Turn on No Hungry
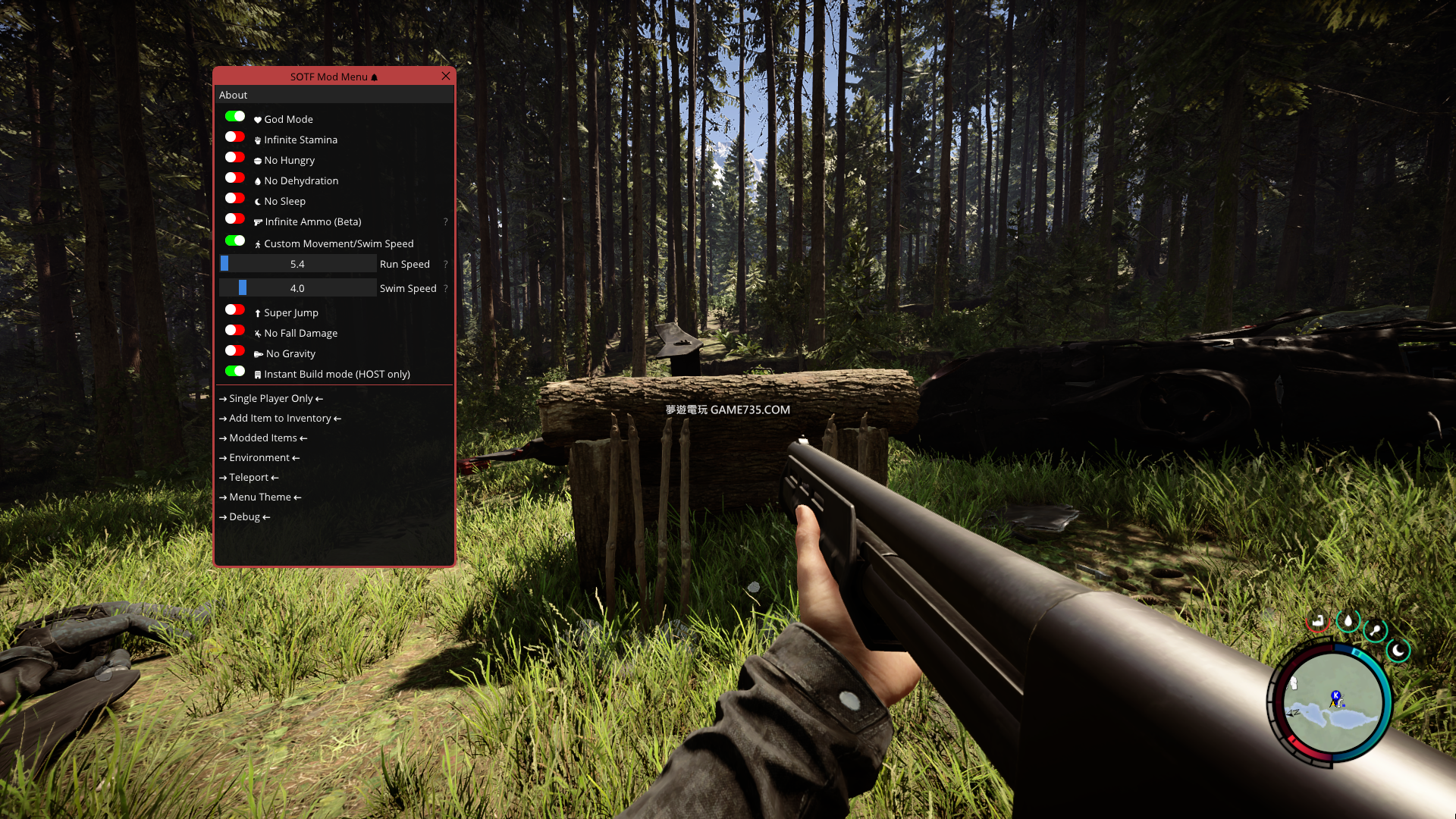 235,158
